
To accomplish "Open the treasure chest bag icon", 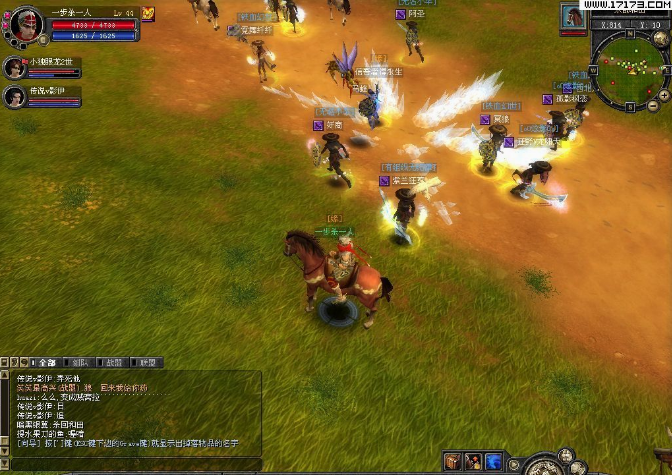I will [x=452, y=462].
